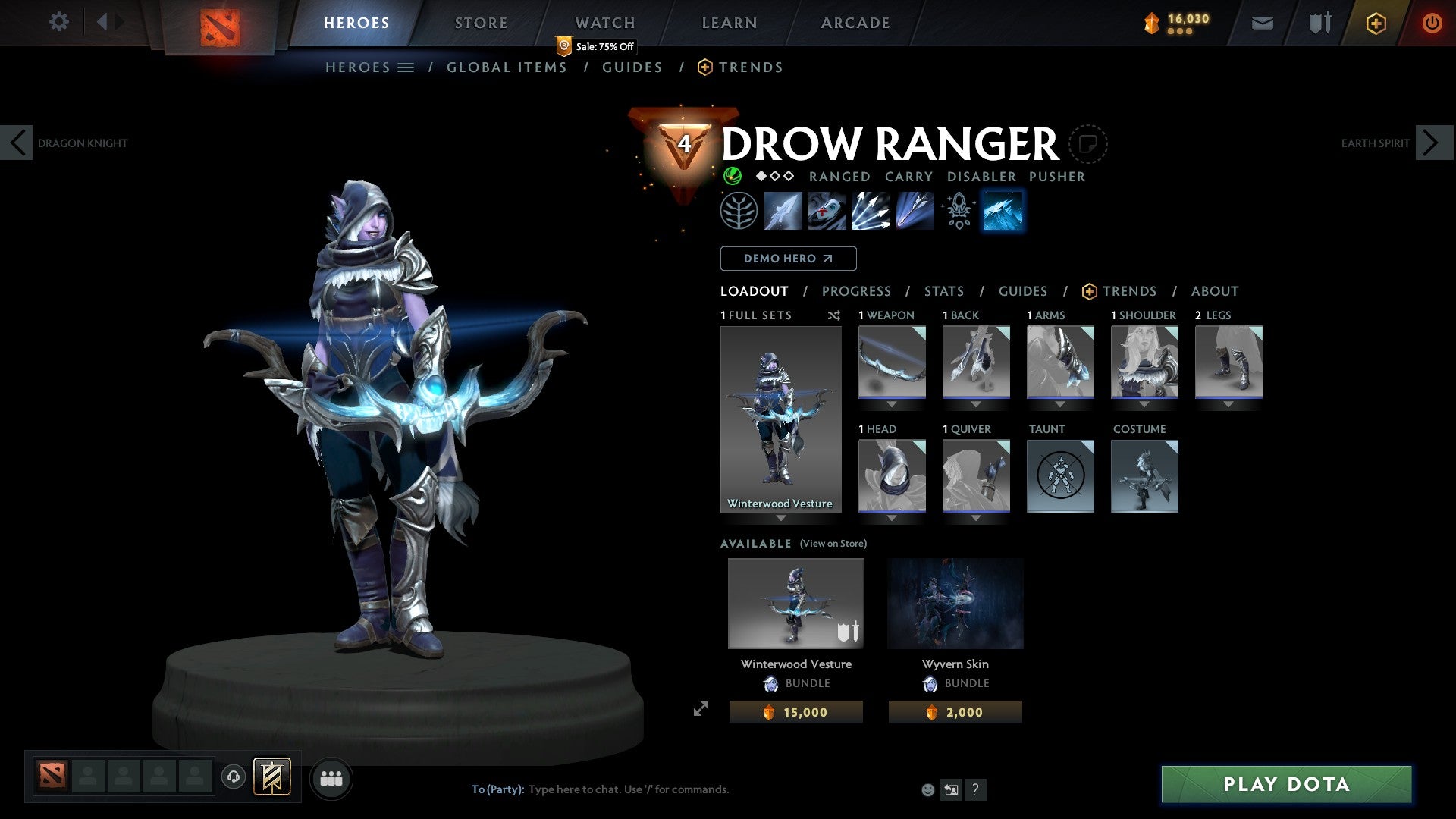Viewport: 1456px width, 819px height.
Task: Select the Gust ability icon
Action: coord(827,211)
